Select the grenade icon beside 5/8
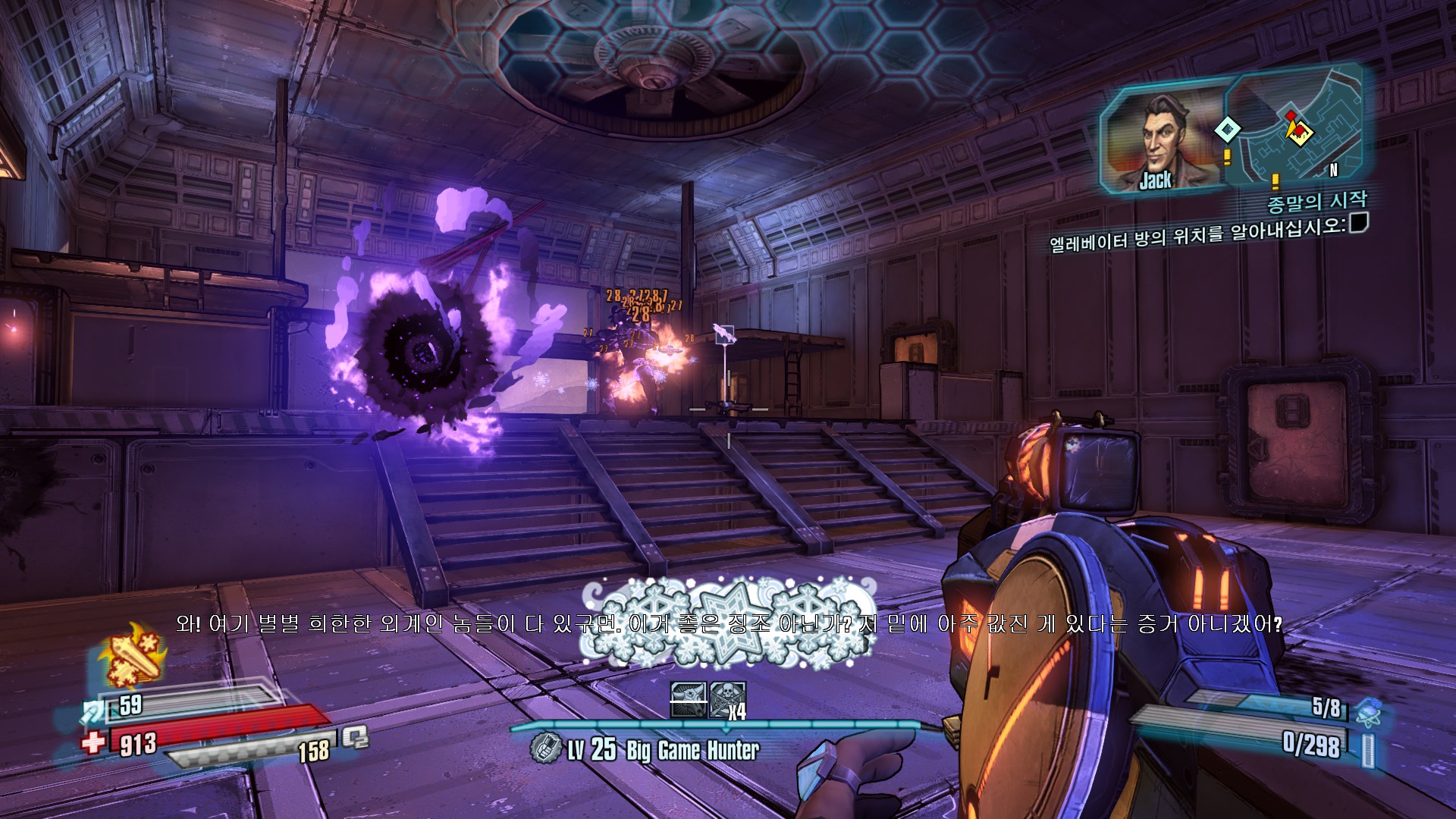The image size is (1456, 819). coord(1367,711)
